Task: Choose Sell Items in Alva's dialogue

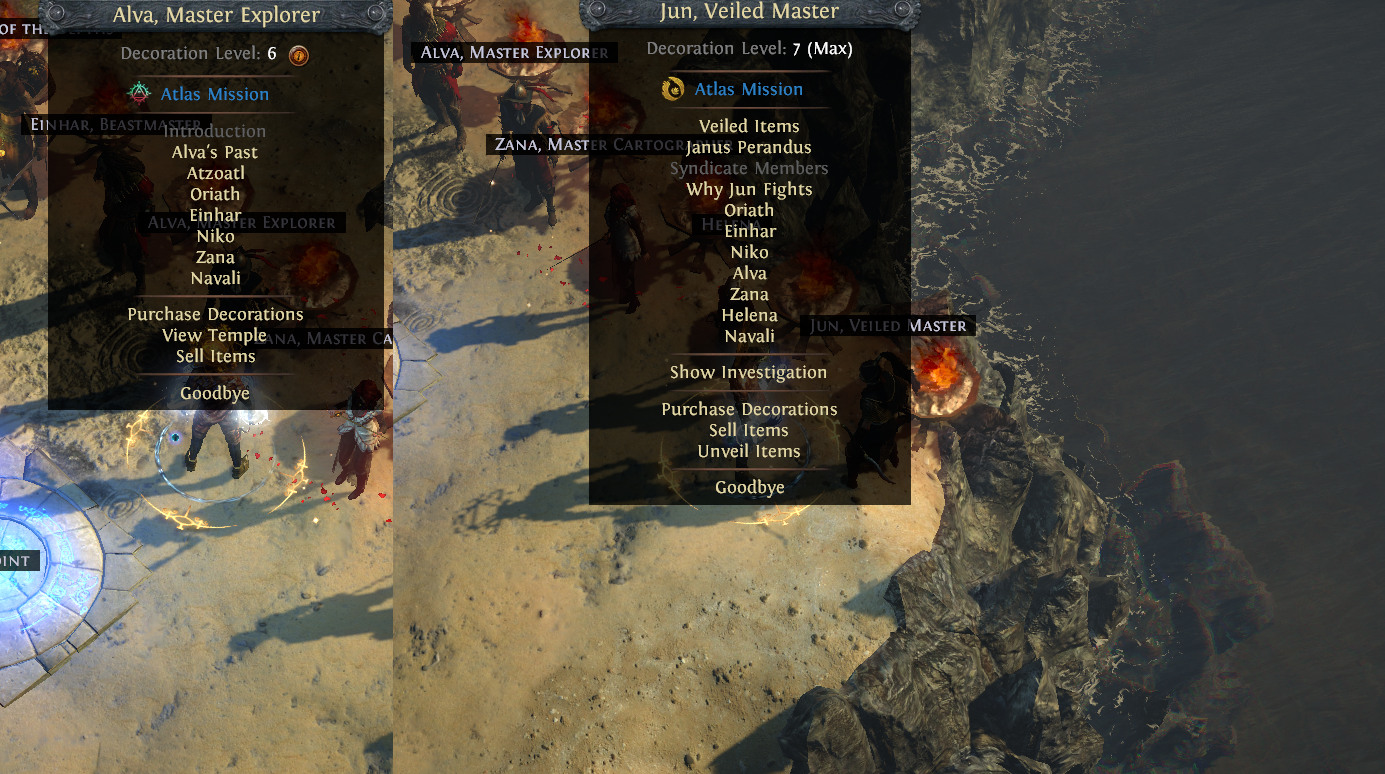Action: click(215, 356)
